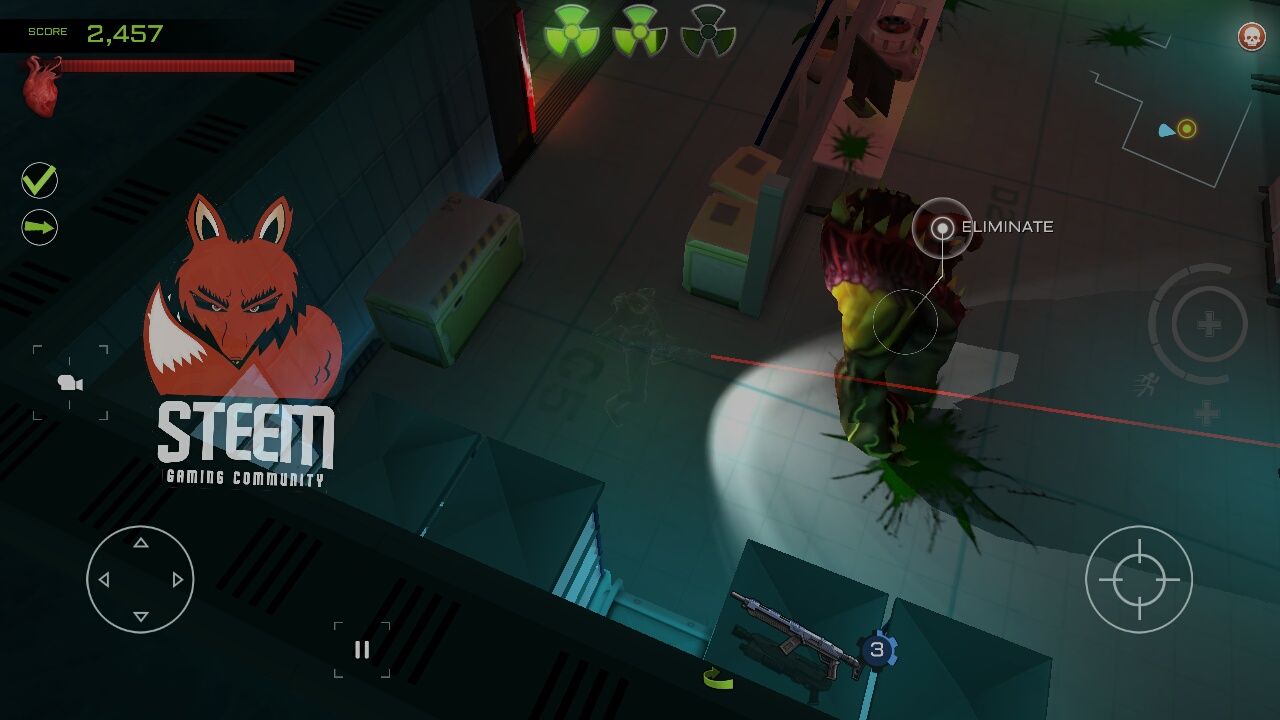Tap the green arrow objective icon
Viewport: 1280px width, 720px height.
click(x=40, y=228)
